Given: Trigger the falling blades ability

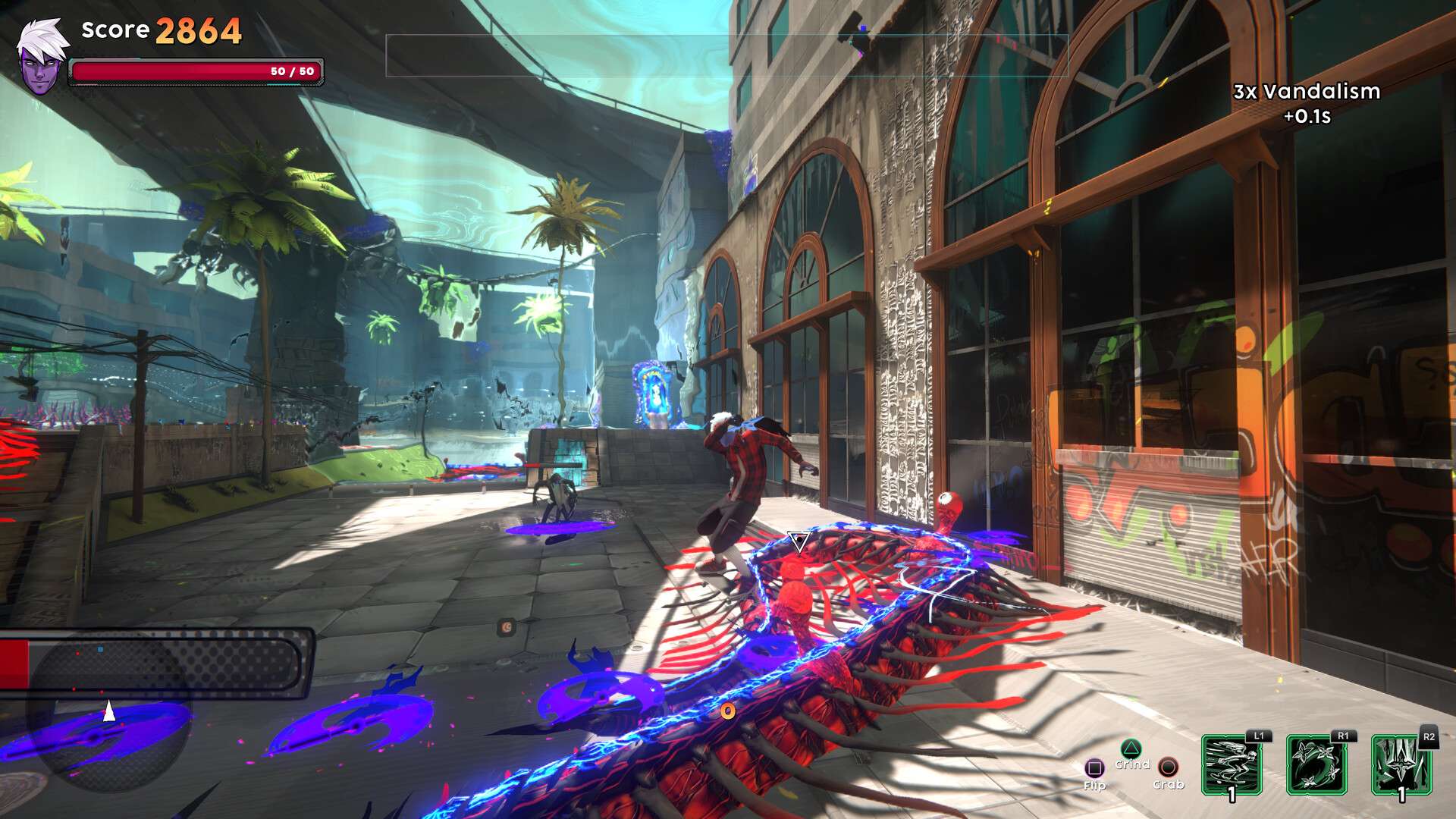Looking at the screenshot, I should click(x=1401, y=764).
